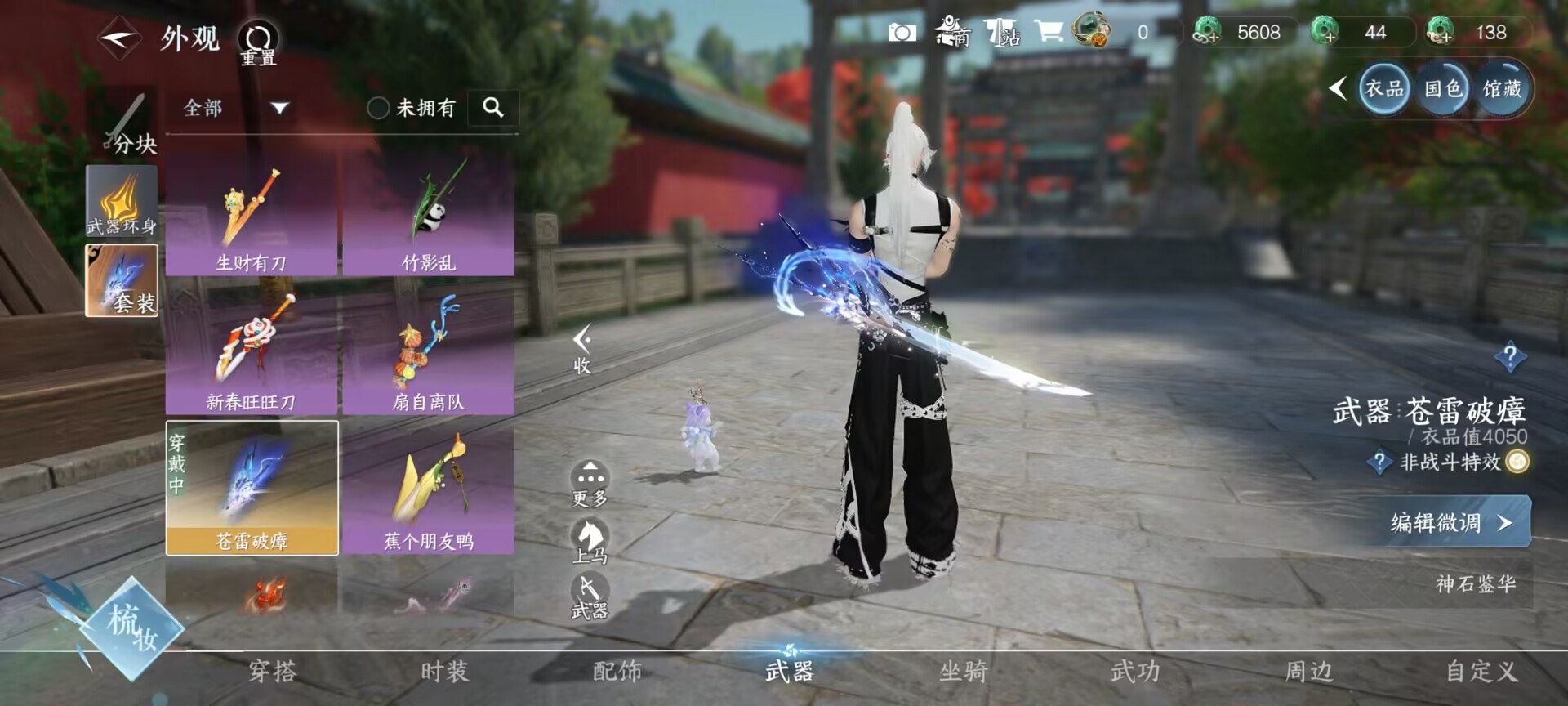1568x706 pixels.
Task: Select the 竹影乱 weapon skin
Action: point(428,216)
